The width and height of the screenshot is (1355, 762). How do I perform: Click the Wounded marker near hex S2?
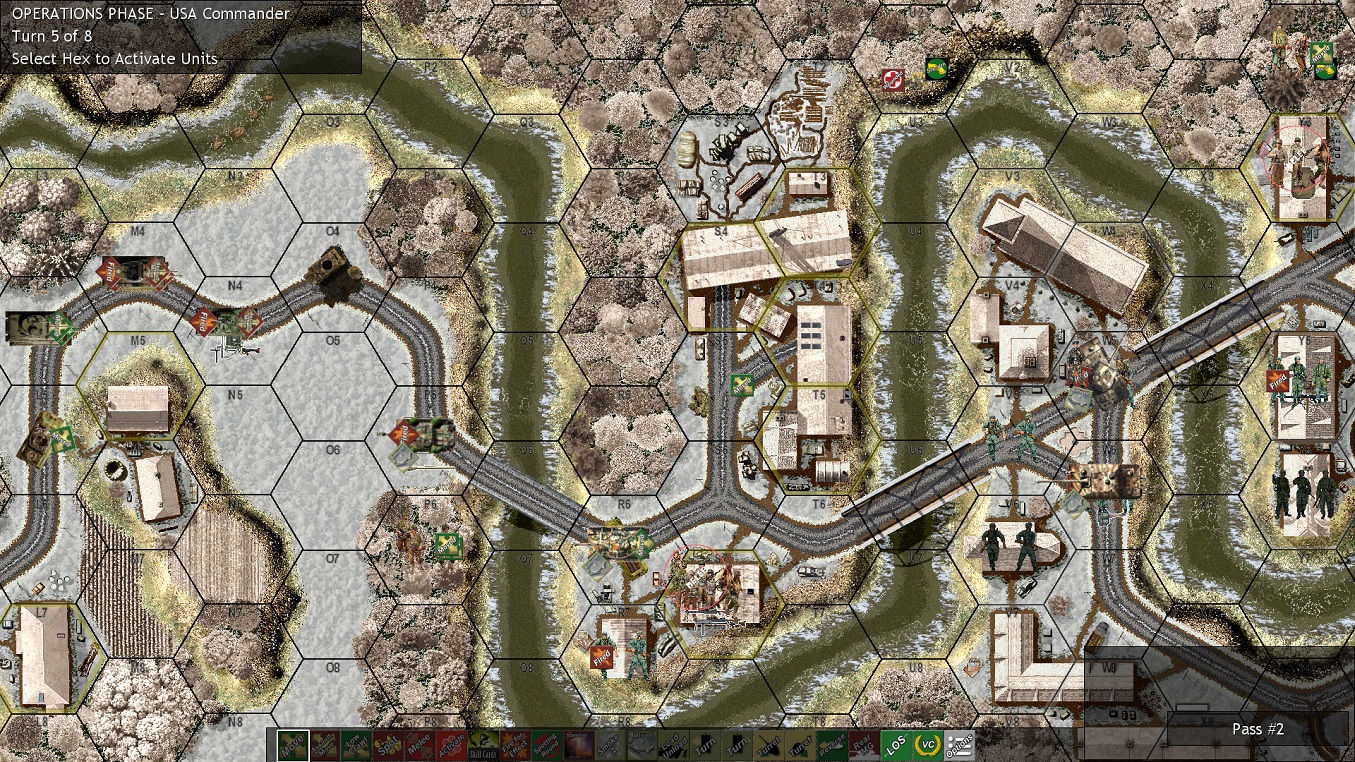point(893,81)
